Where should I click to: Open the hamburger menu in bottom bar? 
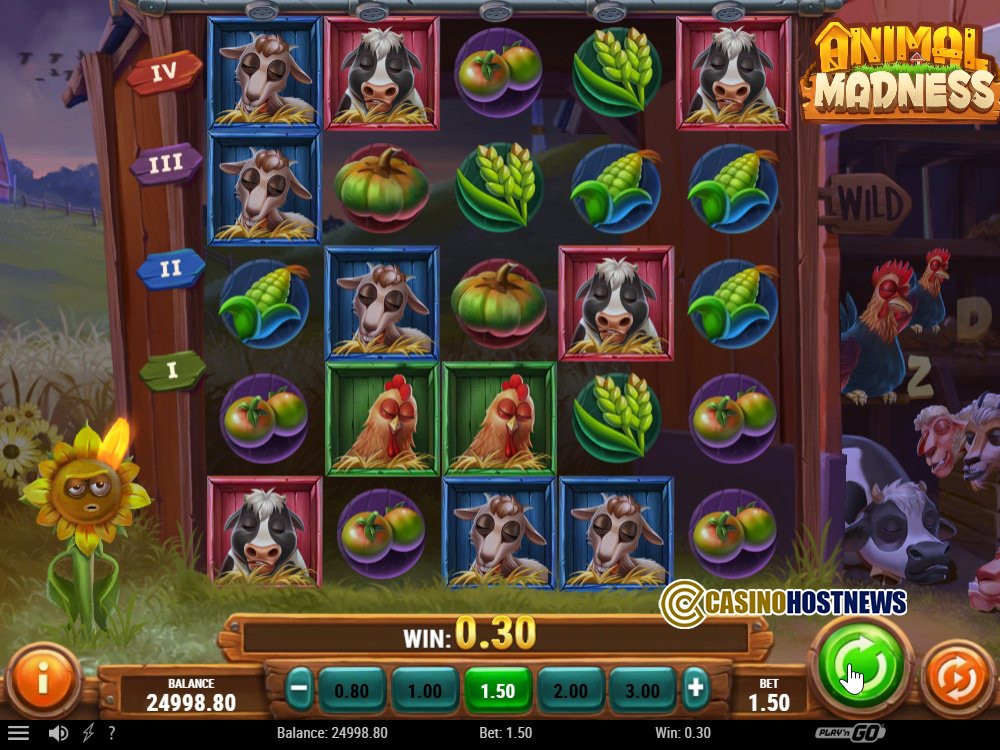tap(18, 733)
